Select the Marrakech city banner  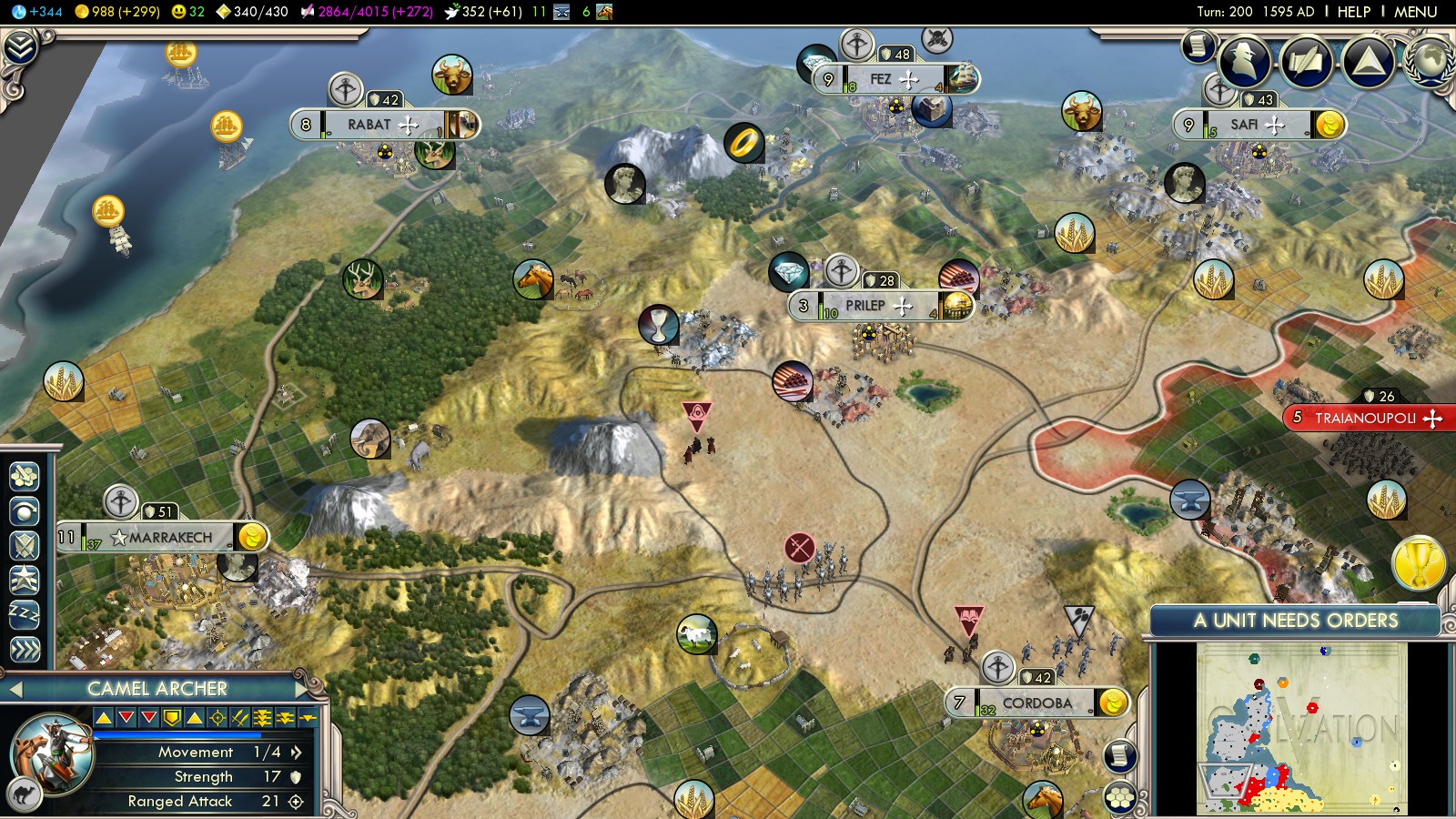[170, 538]
